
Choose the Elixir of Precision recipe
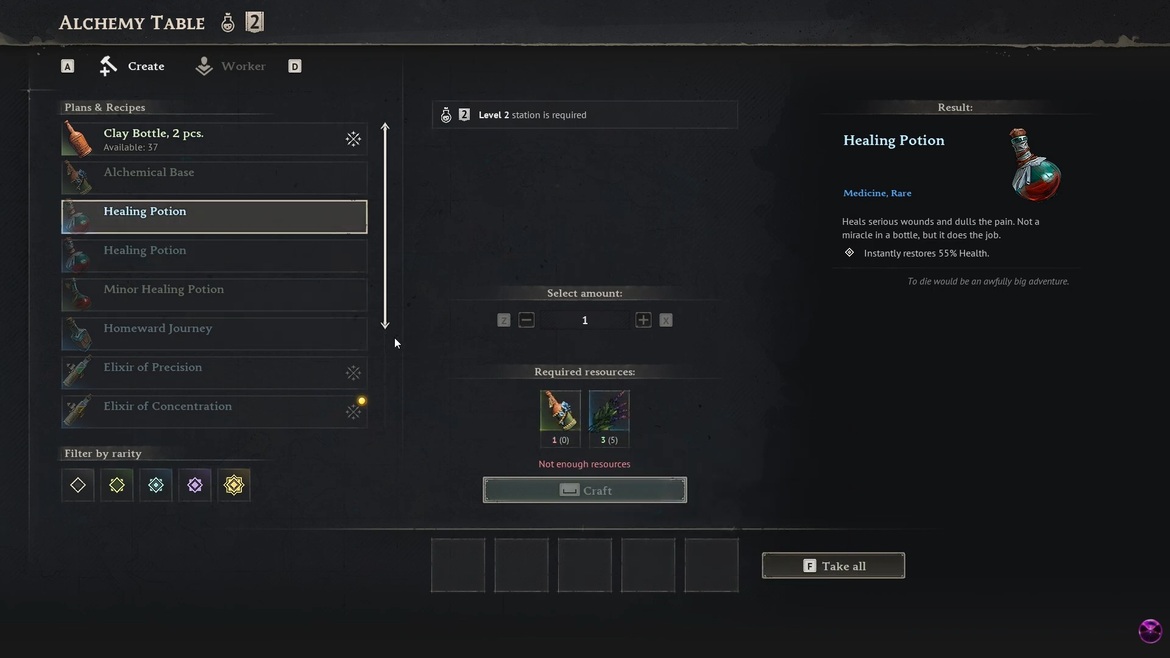(x=214, y=373)
